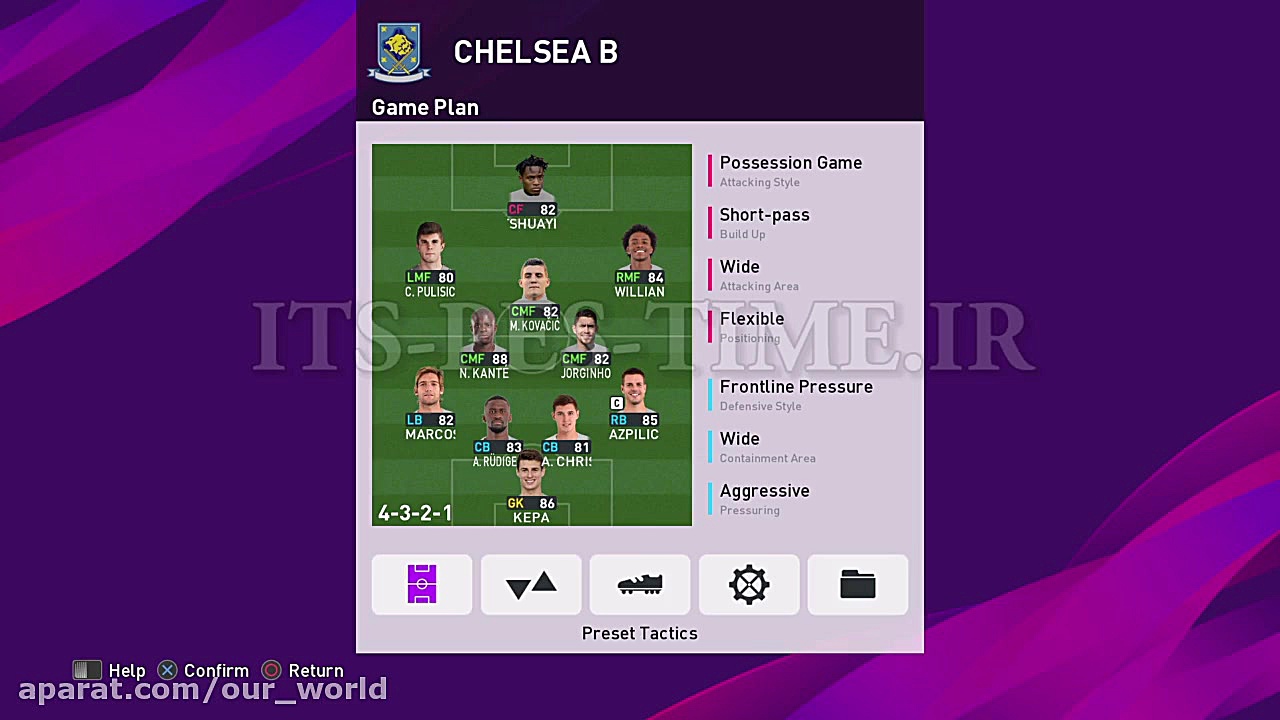Open Preset Tactics folder icon
The image size is (1280, 720).
857,584
